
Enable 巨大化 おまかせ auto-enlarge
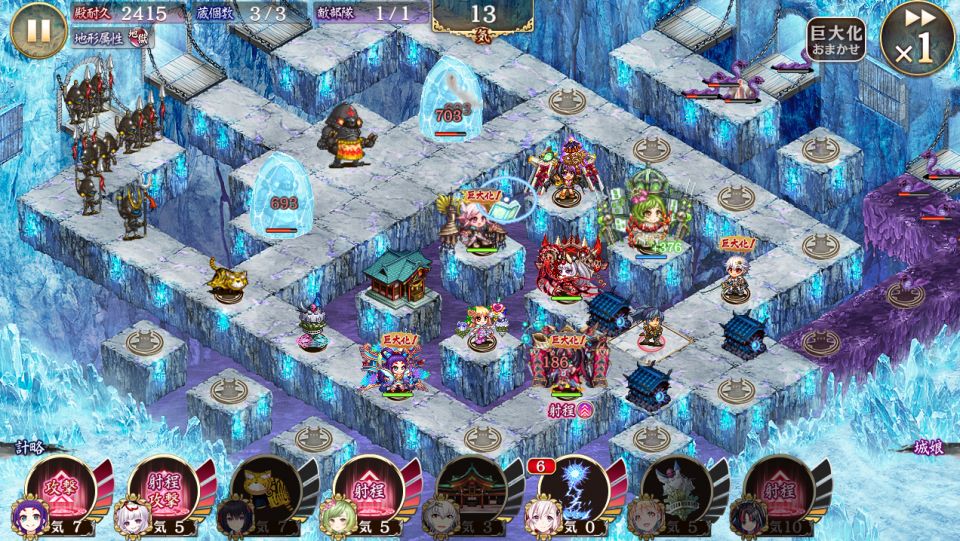(x=835, y=40)
